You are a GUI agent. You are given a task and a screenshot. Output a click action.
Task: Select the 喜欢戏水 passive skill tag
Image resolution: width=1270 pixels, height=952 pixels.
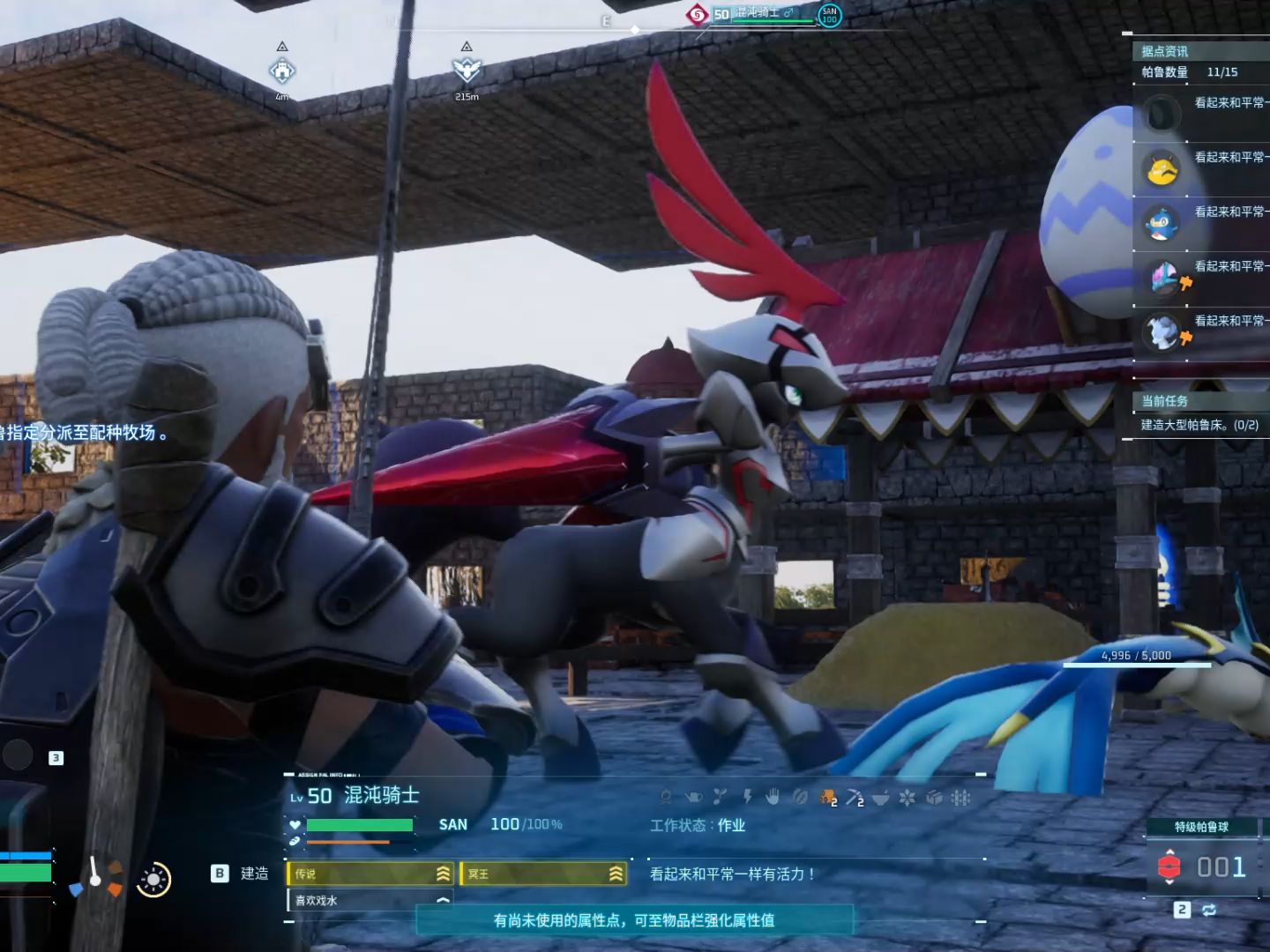pyautogui.click(x=370, y=900)
